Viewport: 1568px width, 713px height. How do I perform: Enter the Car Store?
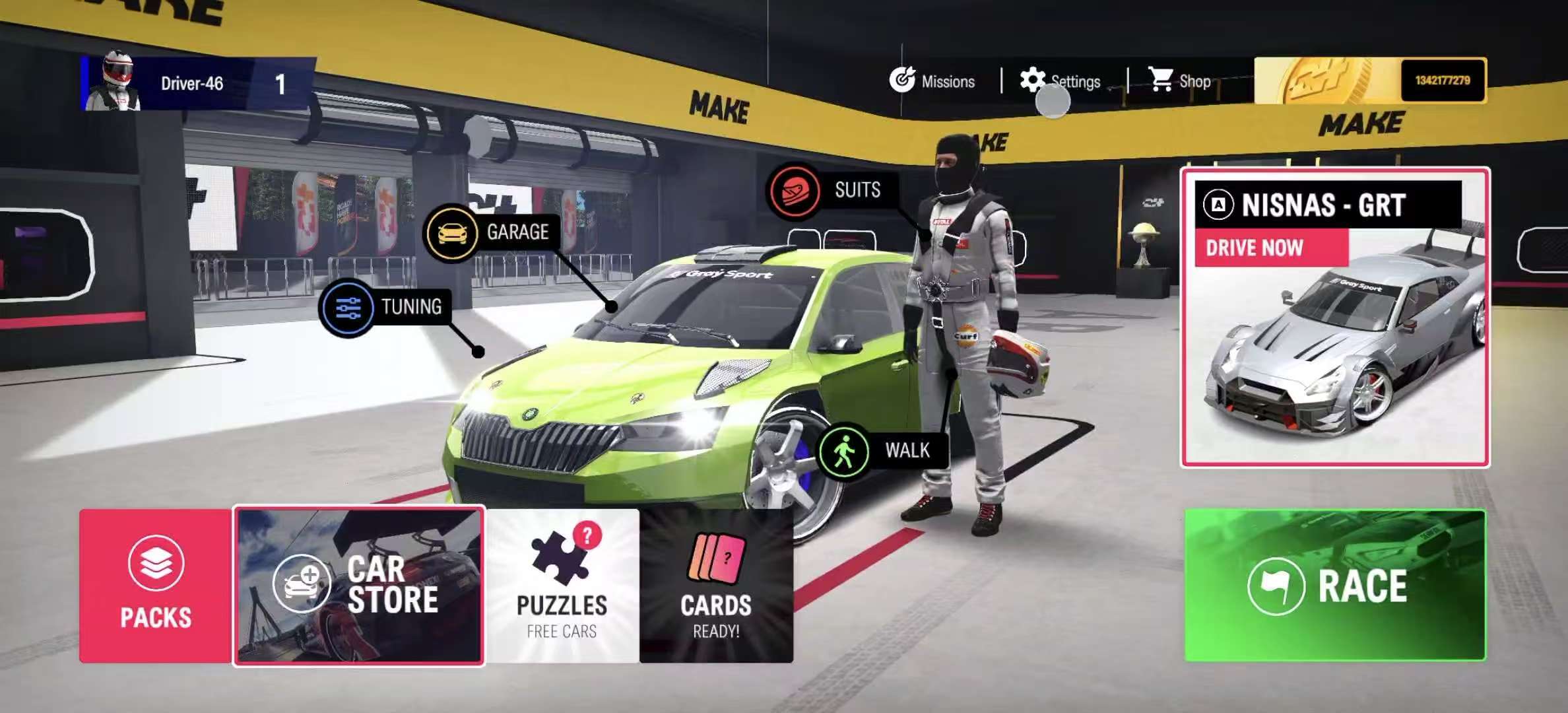(x=359, y=586)
